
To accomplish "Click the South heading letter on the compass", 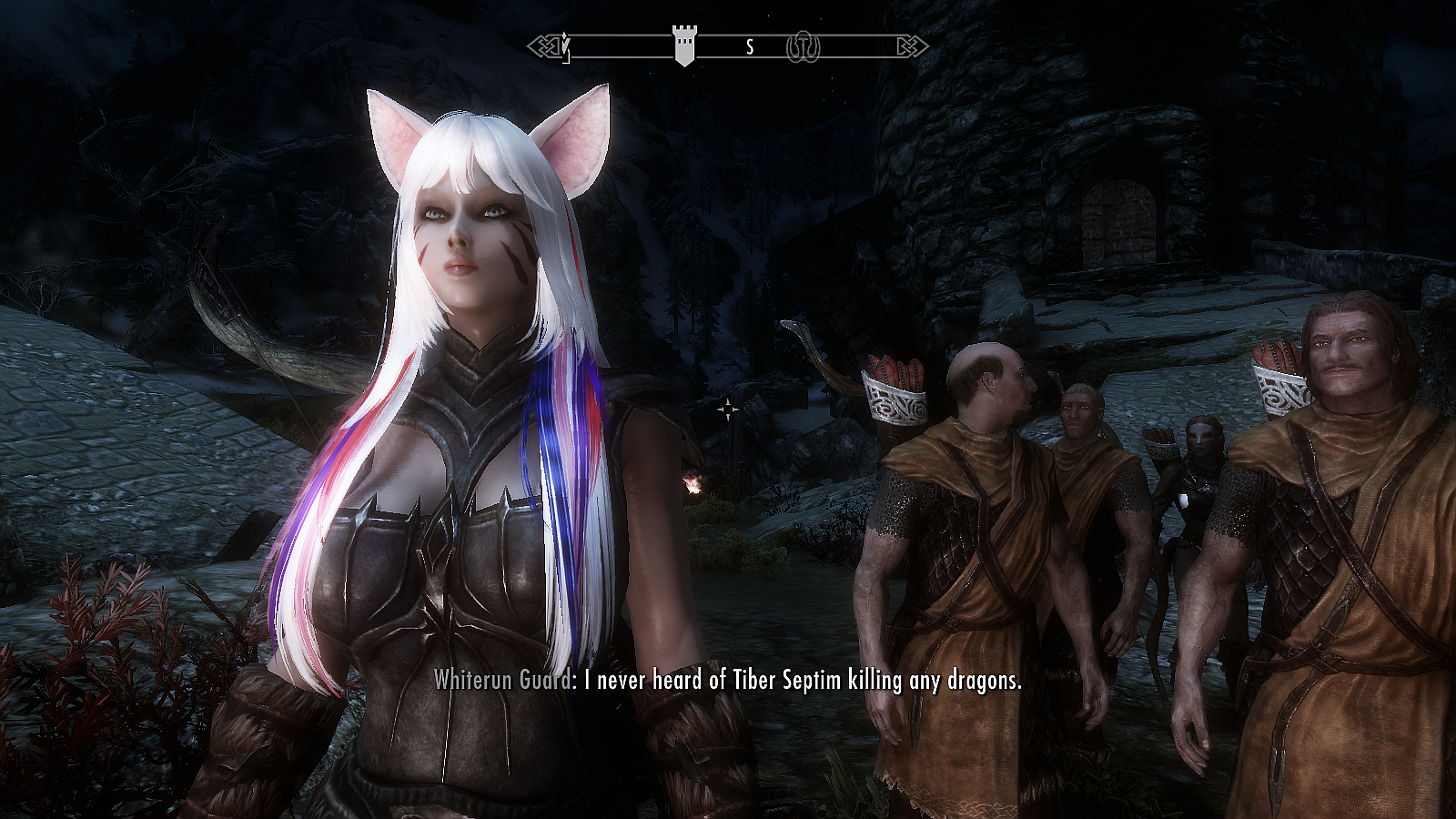I will click(x=750, y=47).
